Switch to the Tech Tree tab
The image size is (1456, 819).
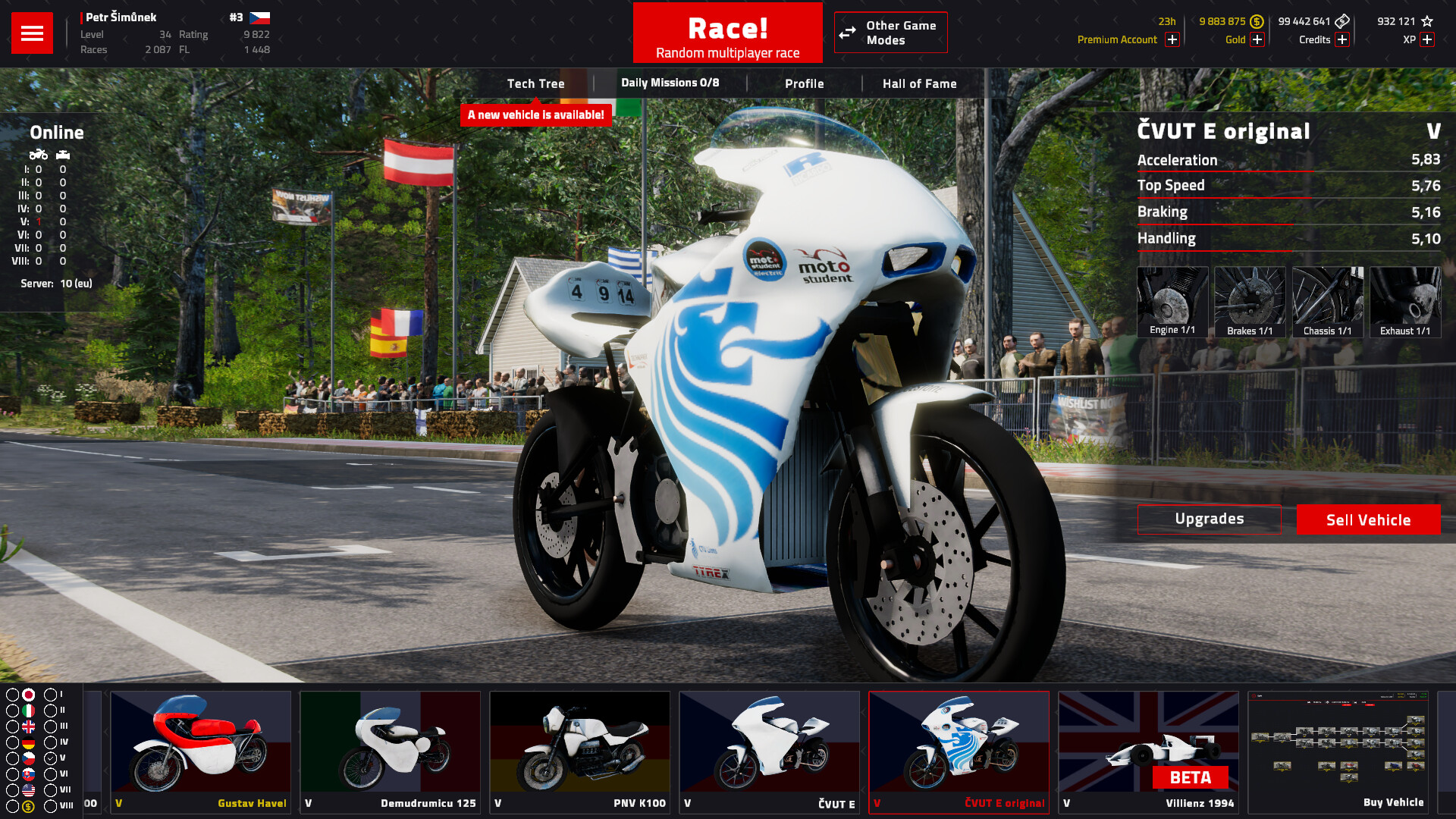point(536,83)
